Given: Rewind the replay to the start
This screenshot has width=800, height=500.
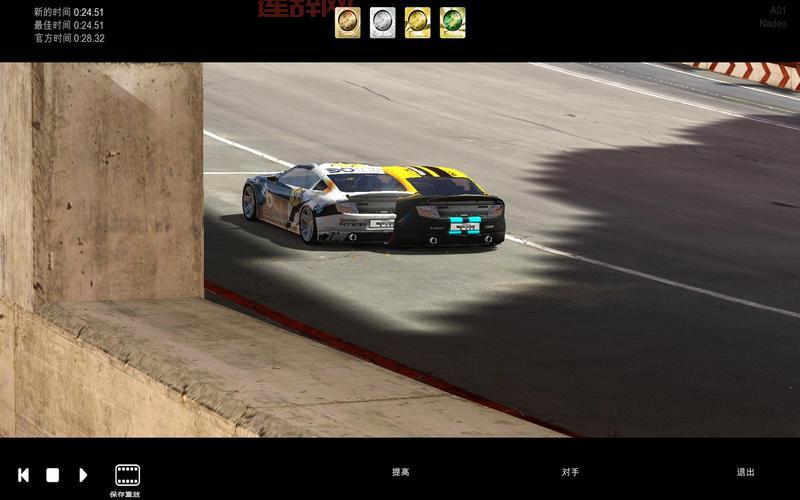Looking at the screenshot, I should (23, 475).
